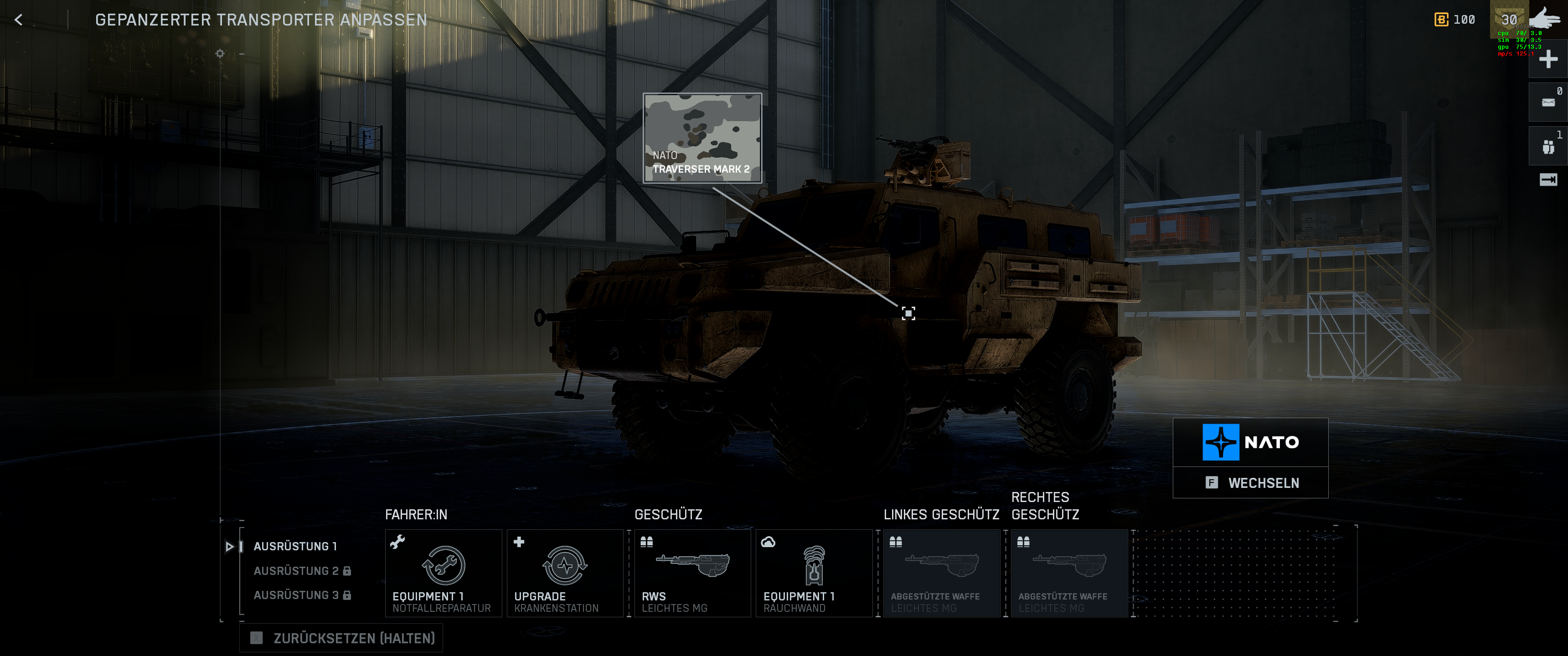This screenshot has width=1568, height=656.
Task: Collapse the side panel with arrow icon
Action: click(x=1548, y=179)
